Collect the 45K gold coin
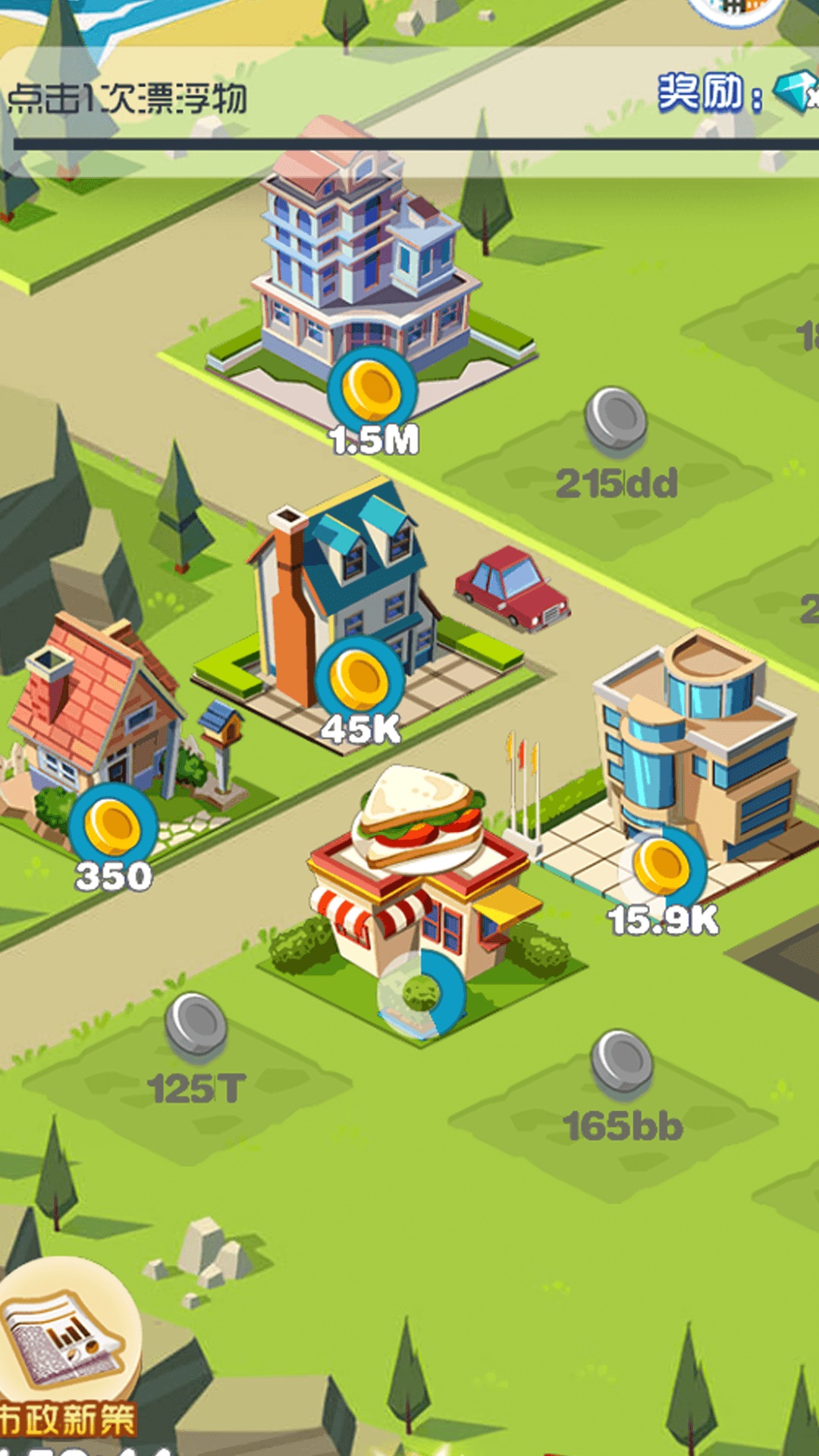The height and width of the screenshot is (1456, 819). pos(359,679)
